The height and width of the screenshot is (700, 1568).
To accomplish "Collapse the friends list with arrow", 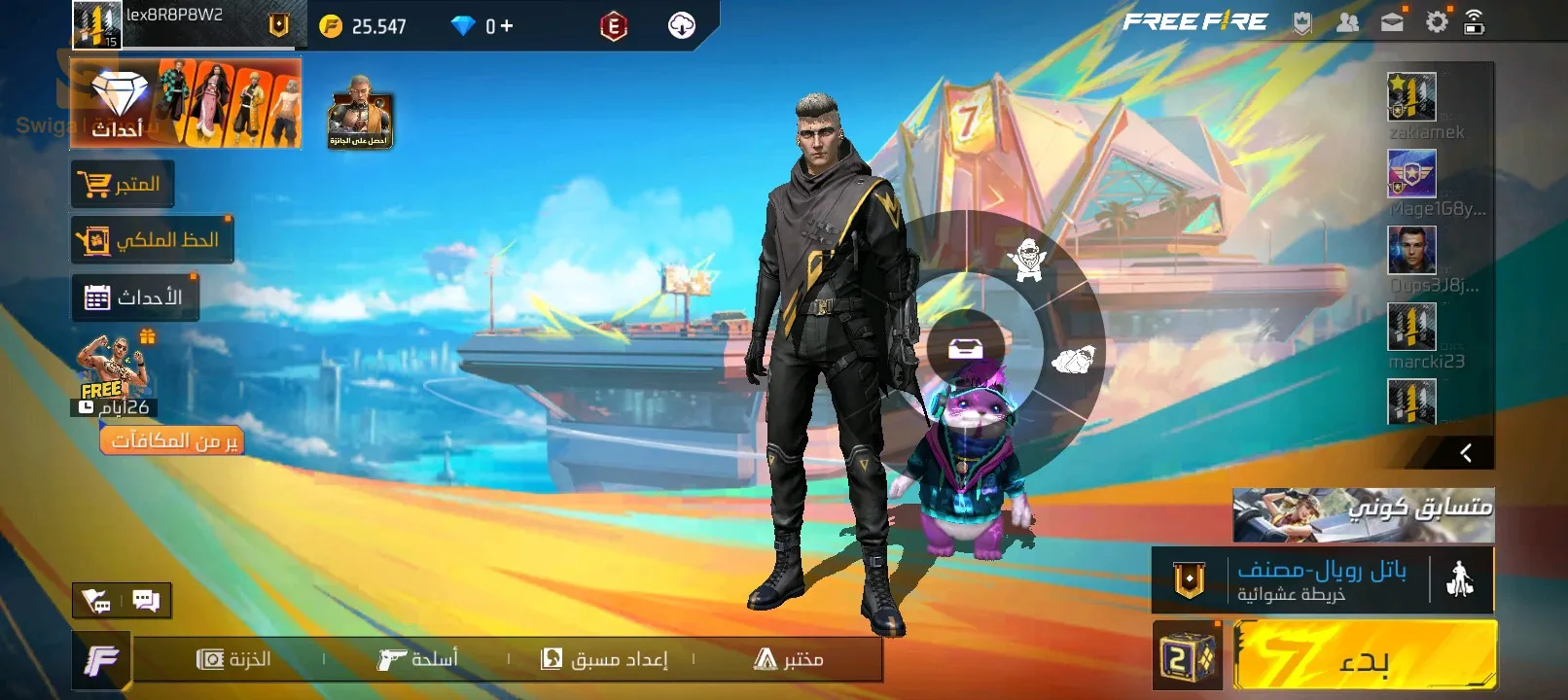I will (1465, 452).
